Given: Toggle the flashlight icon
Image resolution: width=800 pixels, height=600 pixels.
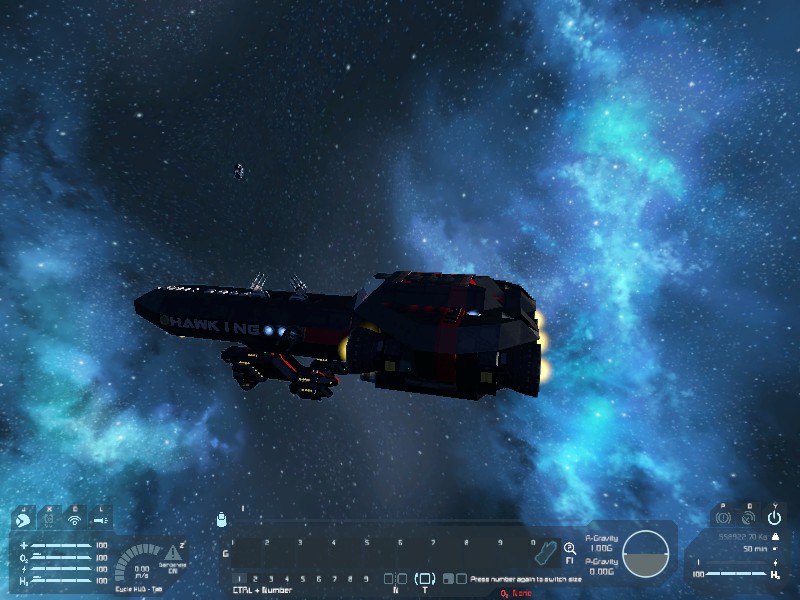Looking at the screenshot, I should point(100,519).
